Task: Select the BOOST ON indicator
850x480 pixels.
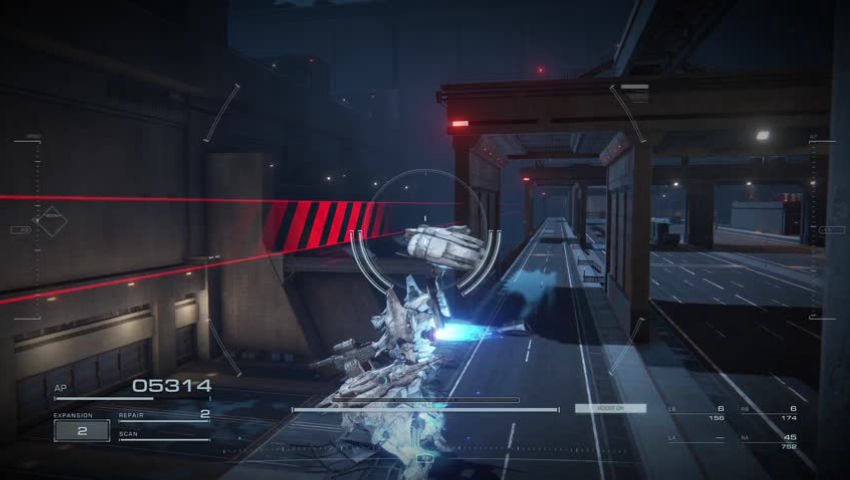Action: [x=610, y=408]
